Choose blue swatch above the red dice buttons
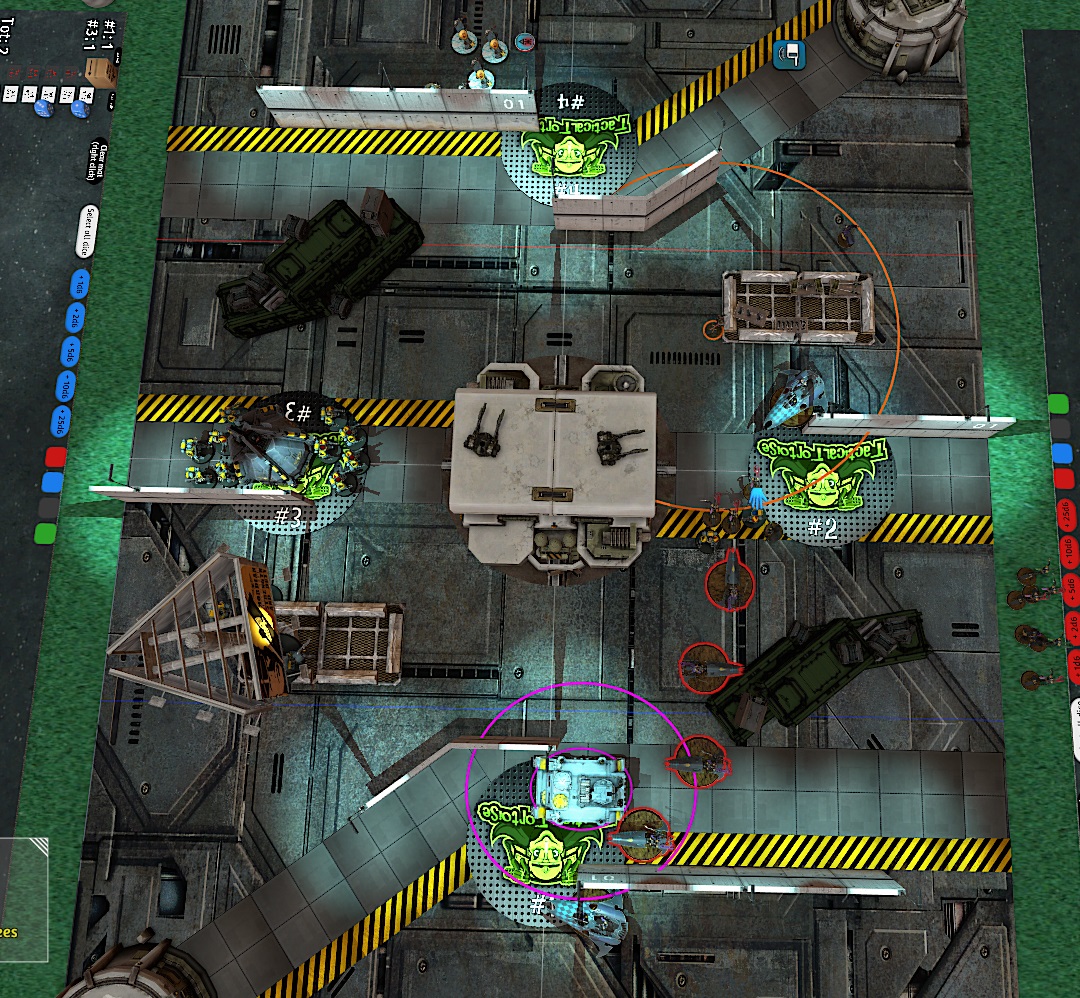This screenshot has height=998, width=1080. point(1060,452)
